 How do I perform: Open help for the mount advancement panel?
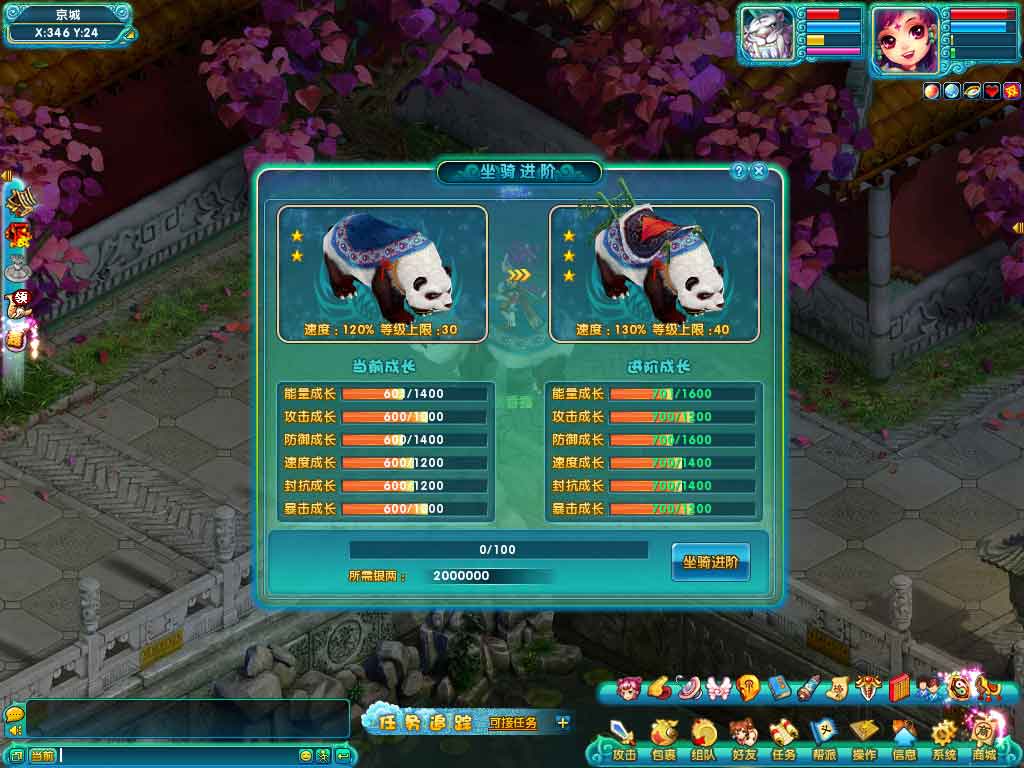[x=739, y=171]
